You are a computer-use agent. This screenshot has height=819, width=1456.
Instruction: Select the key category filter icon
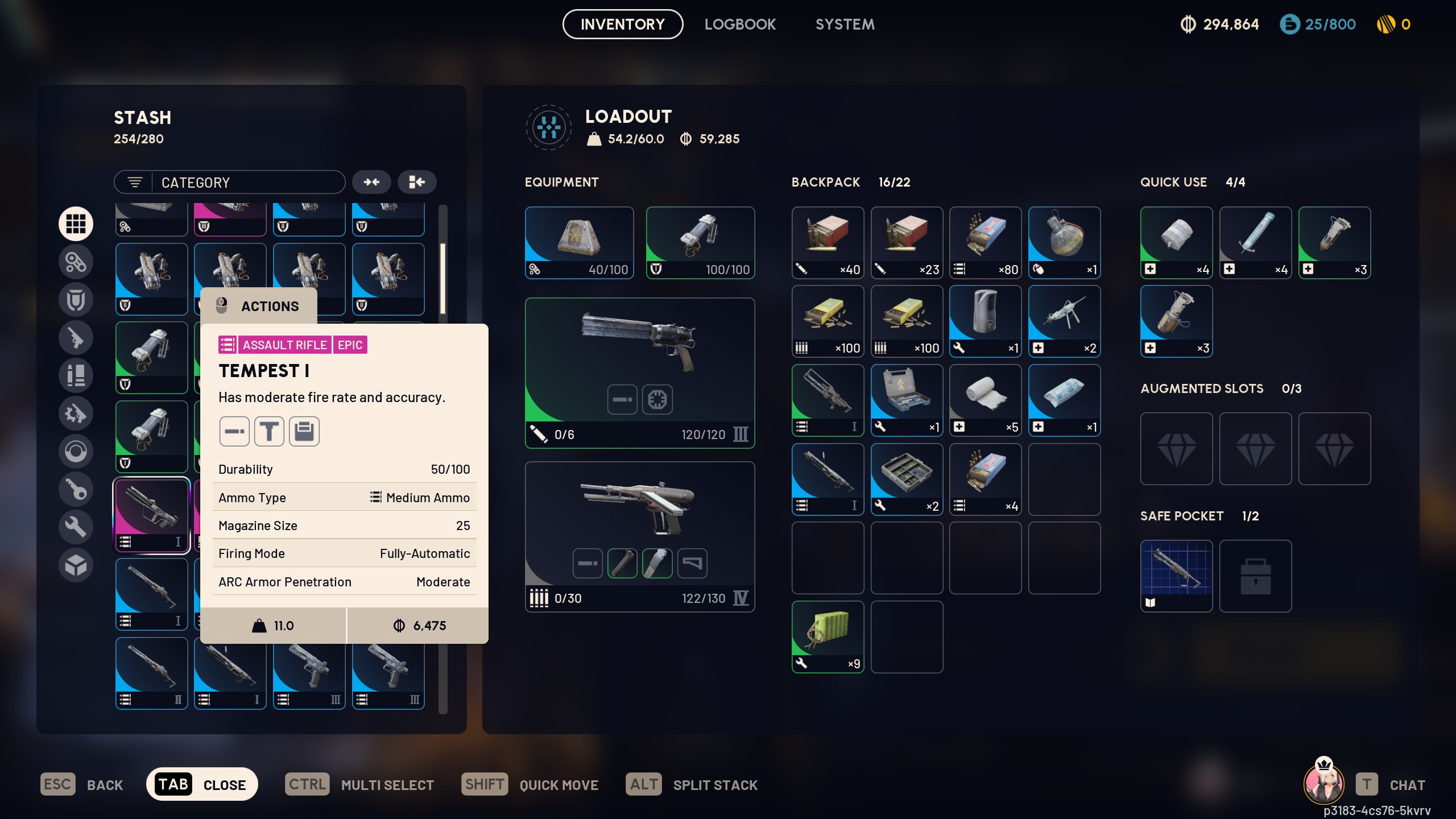[76, 489]
